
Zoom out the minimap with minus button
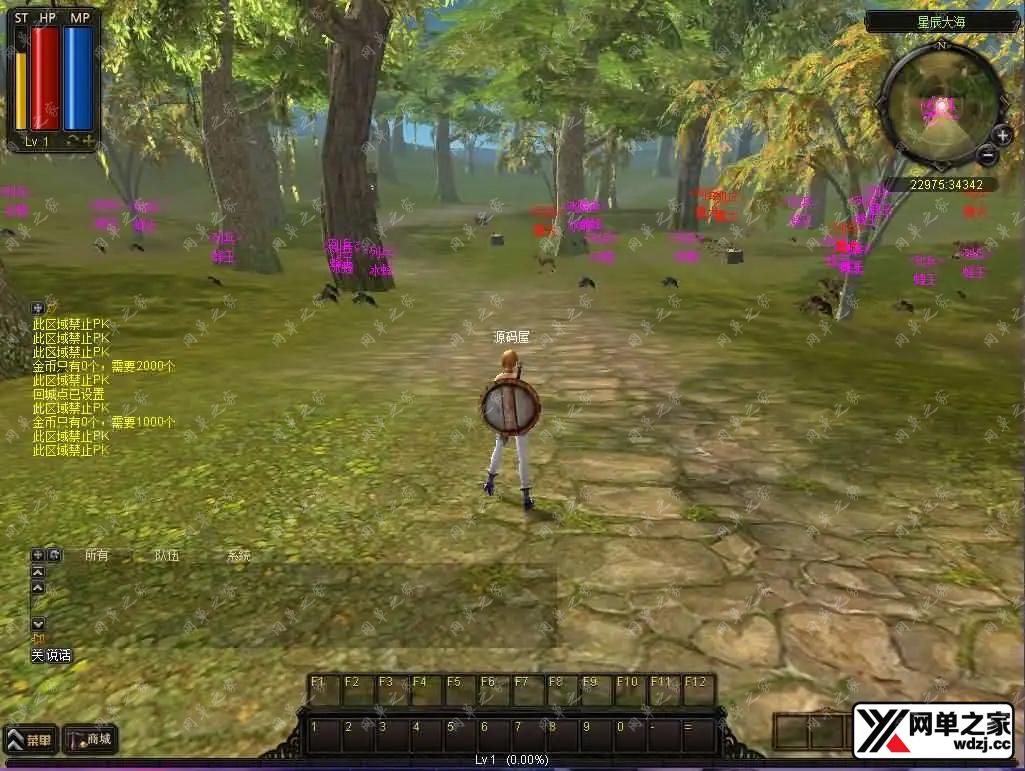[987, 154]
